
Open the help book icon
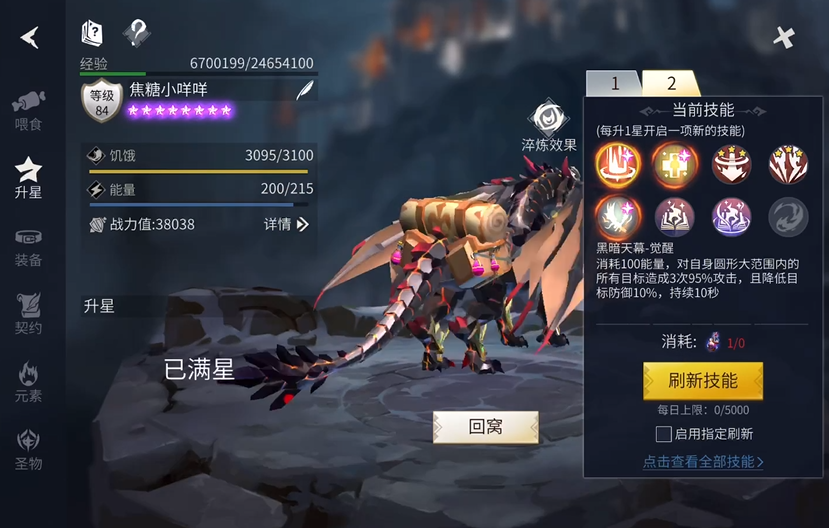coord(92,33)
